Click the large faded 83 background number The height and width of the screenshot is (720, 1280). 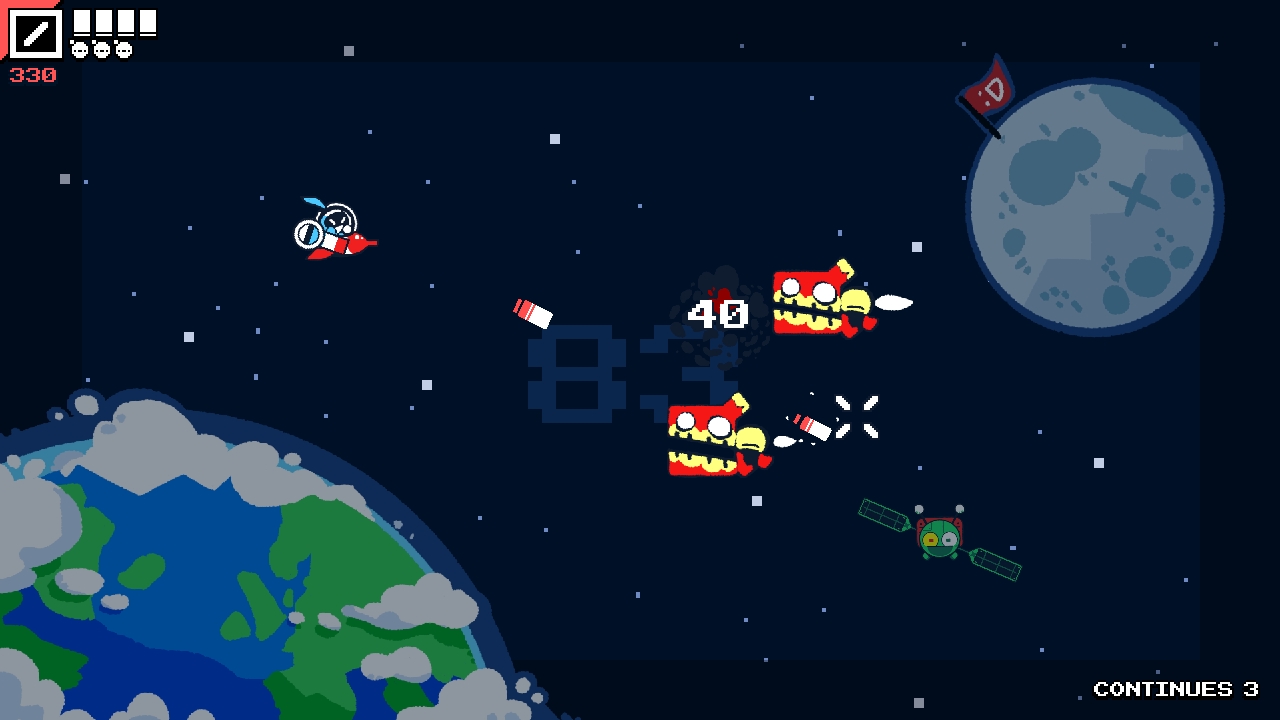click(x=600, y=375)
